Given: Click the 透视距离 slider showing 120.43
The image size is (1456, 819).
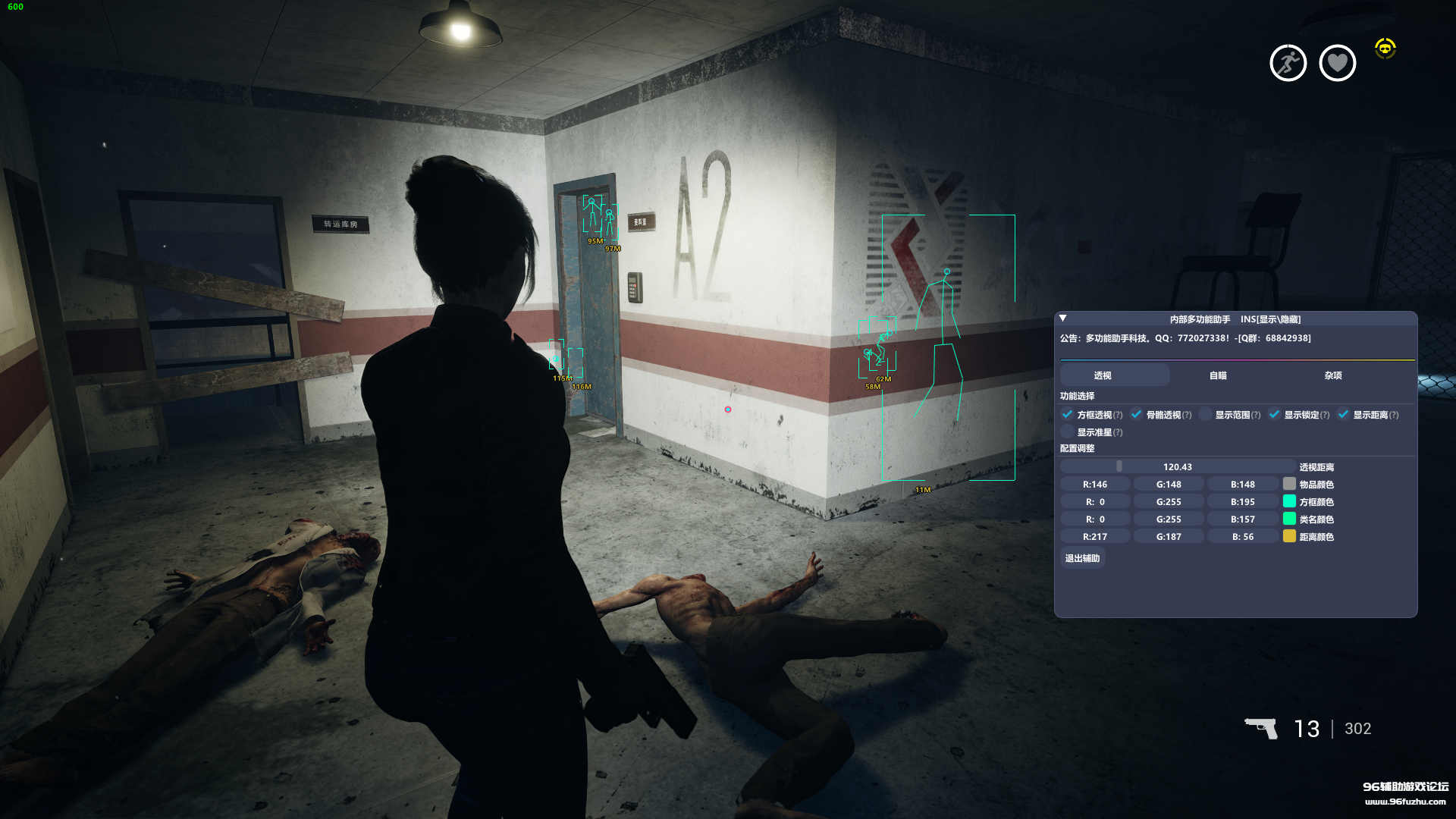Looking at the screenshot, I should (x=1177, y=467).
